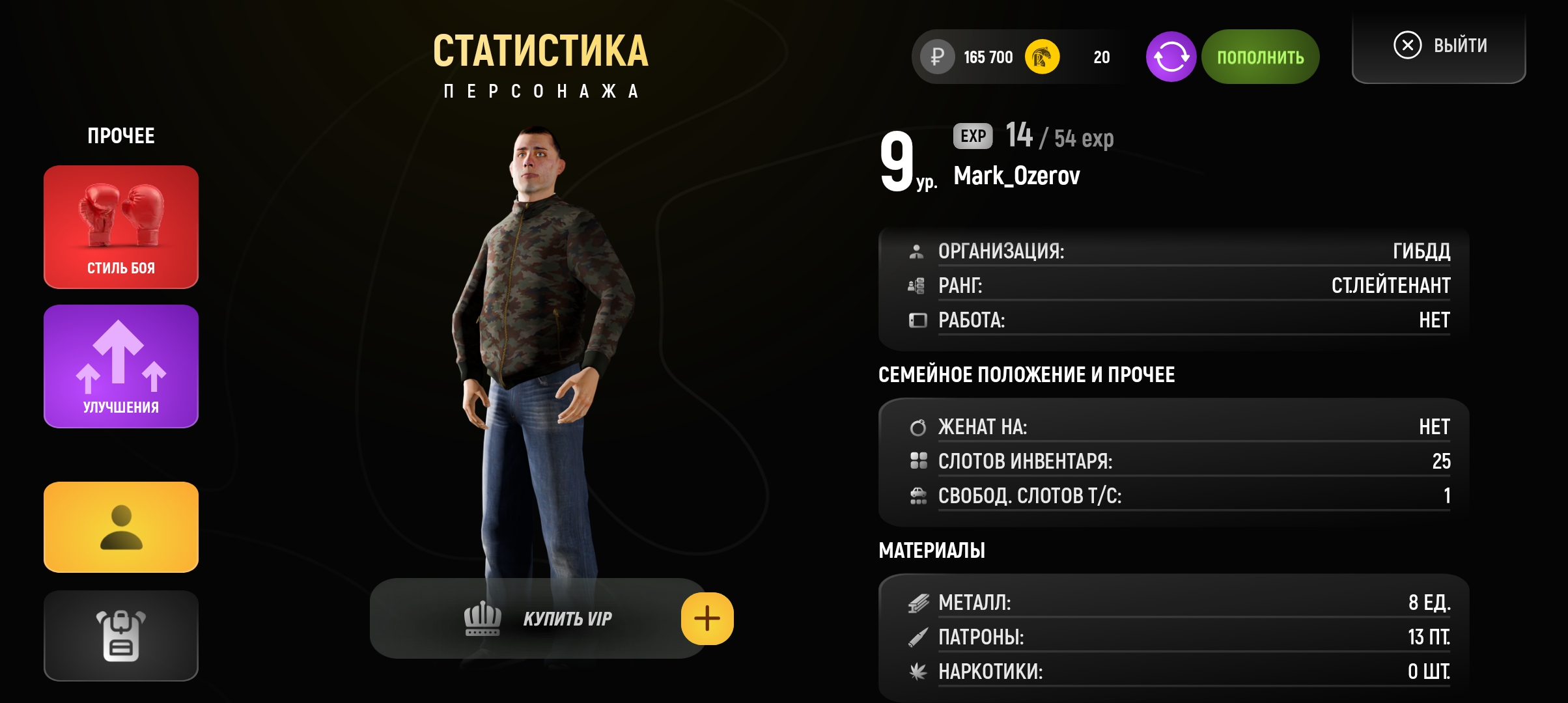Exit via the Выйти button
The image size is (1568, 703).
tap(1439, 46)
